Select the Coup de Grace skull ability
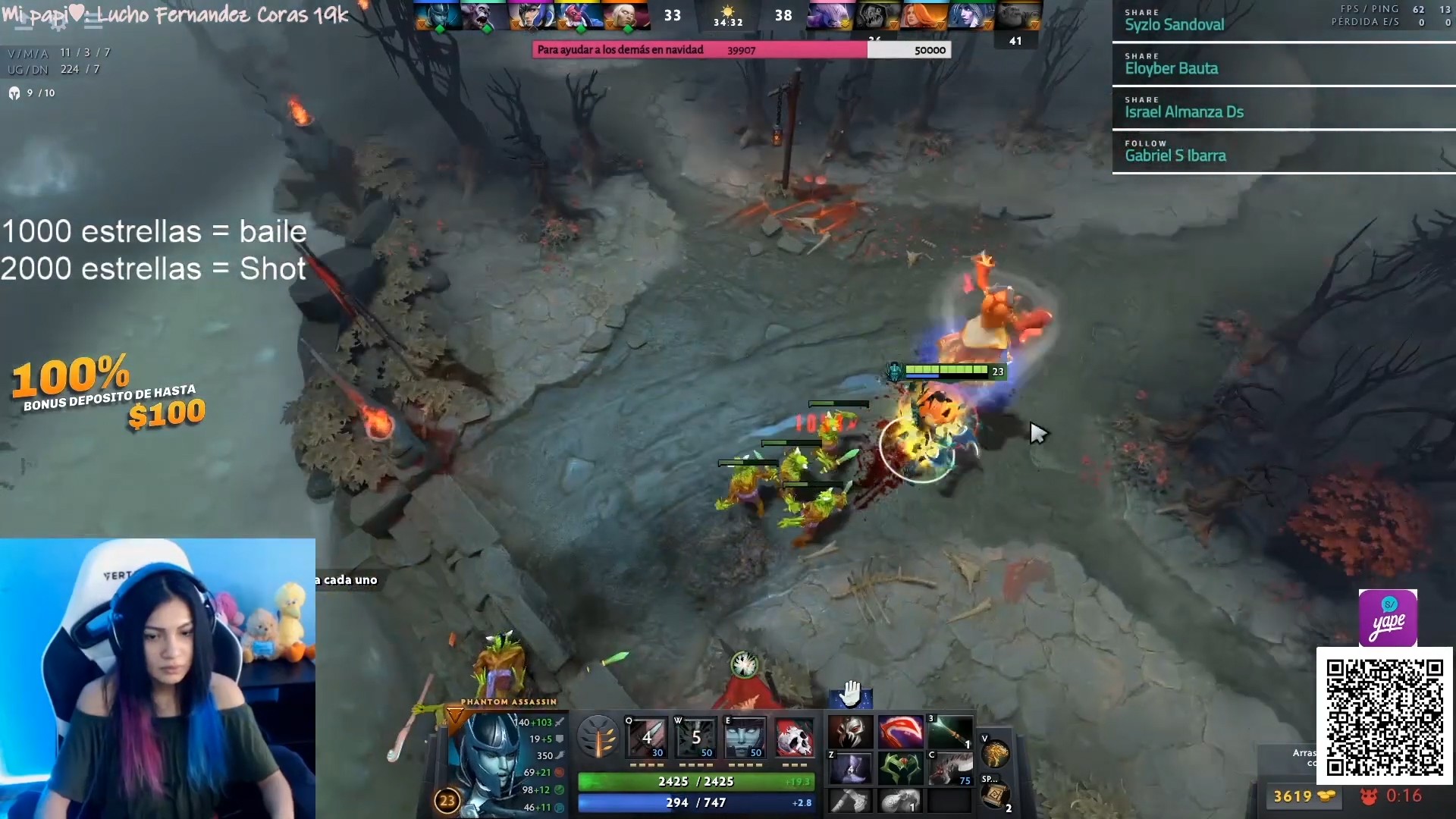 pos(794,736)
